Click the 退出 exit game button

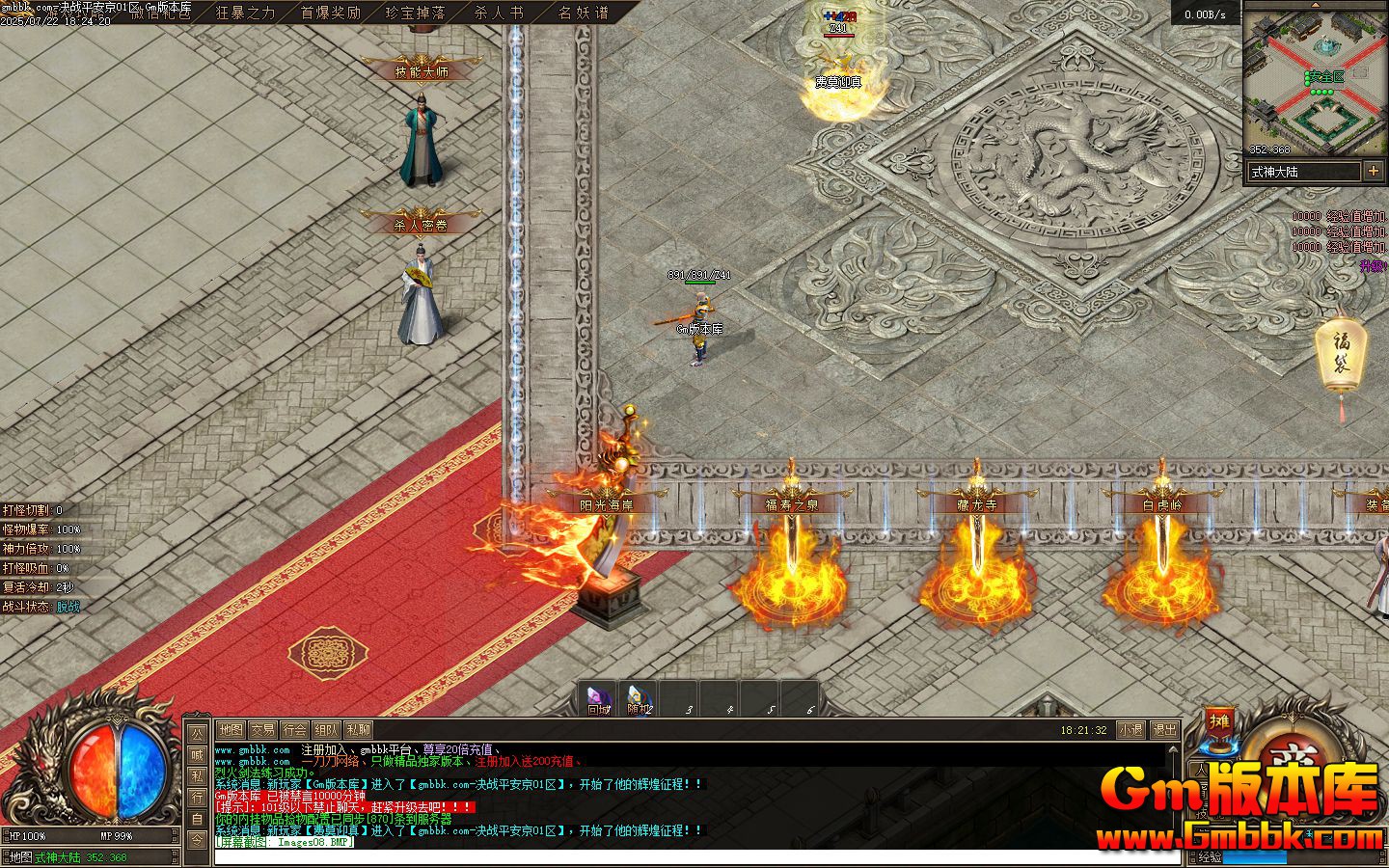(1164, 730)
